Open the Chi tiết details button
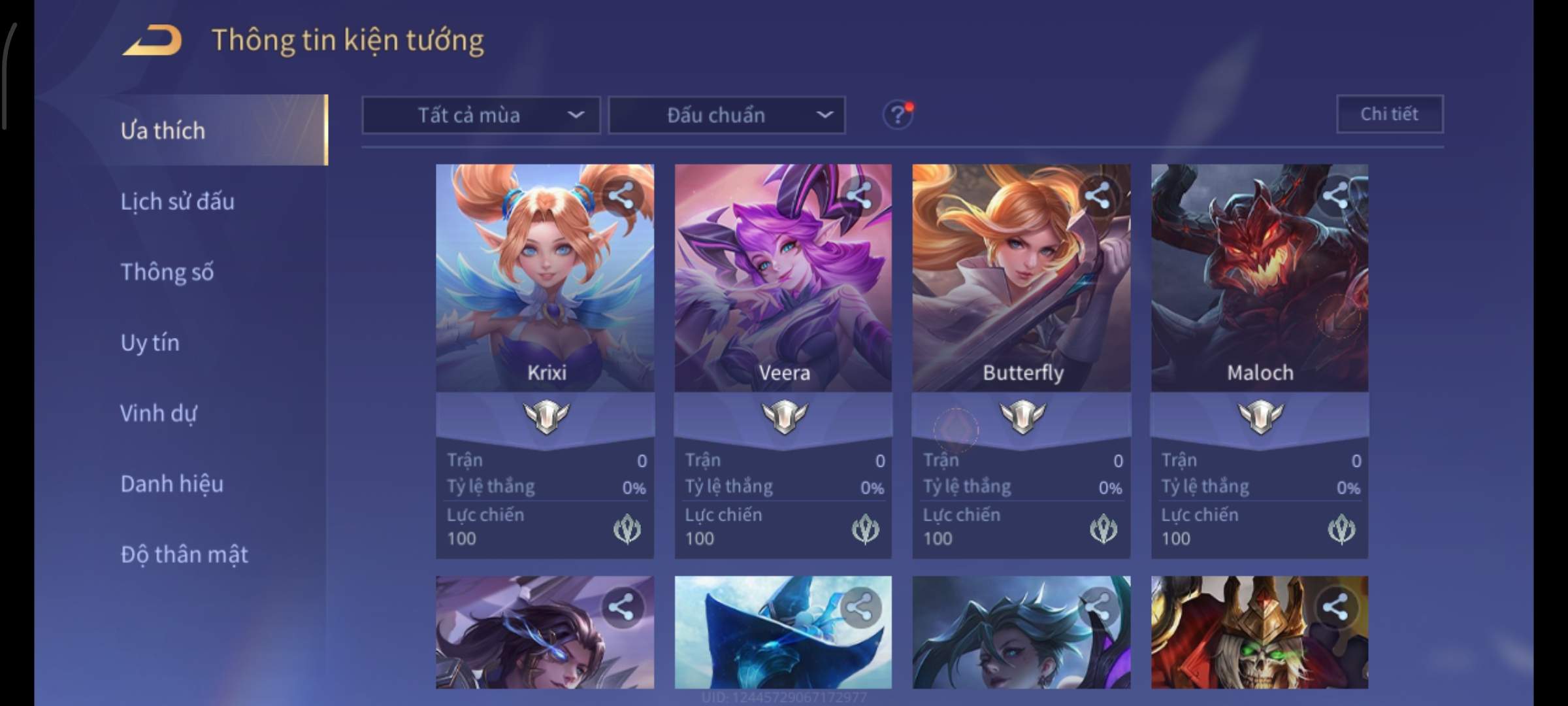 pyautogui.click(x=1390, y=114)
